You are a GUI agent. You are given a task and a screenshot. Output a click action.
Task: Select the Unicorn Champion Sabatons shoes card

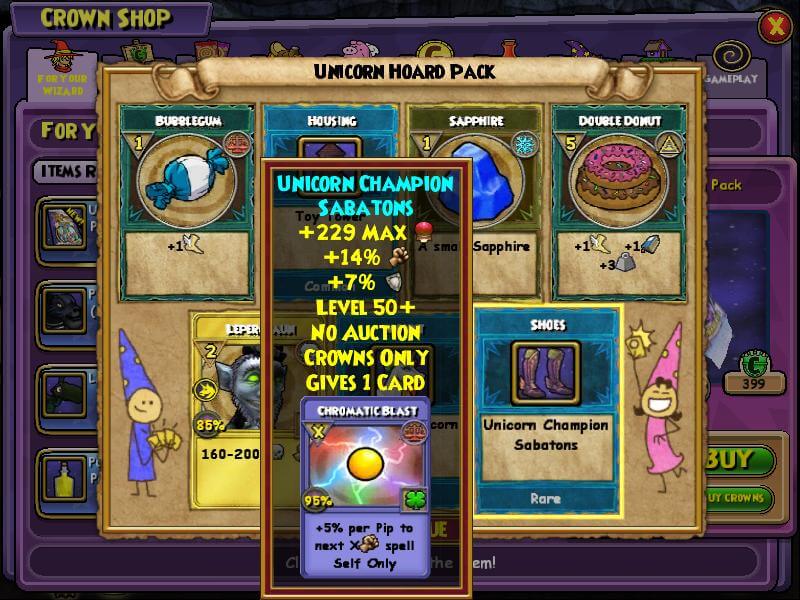[546, 410]
